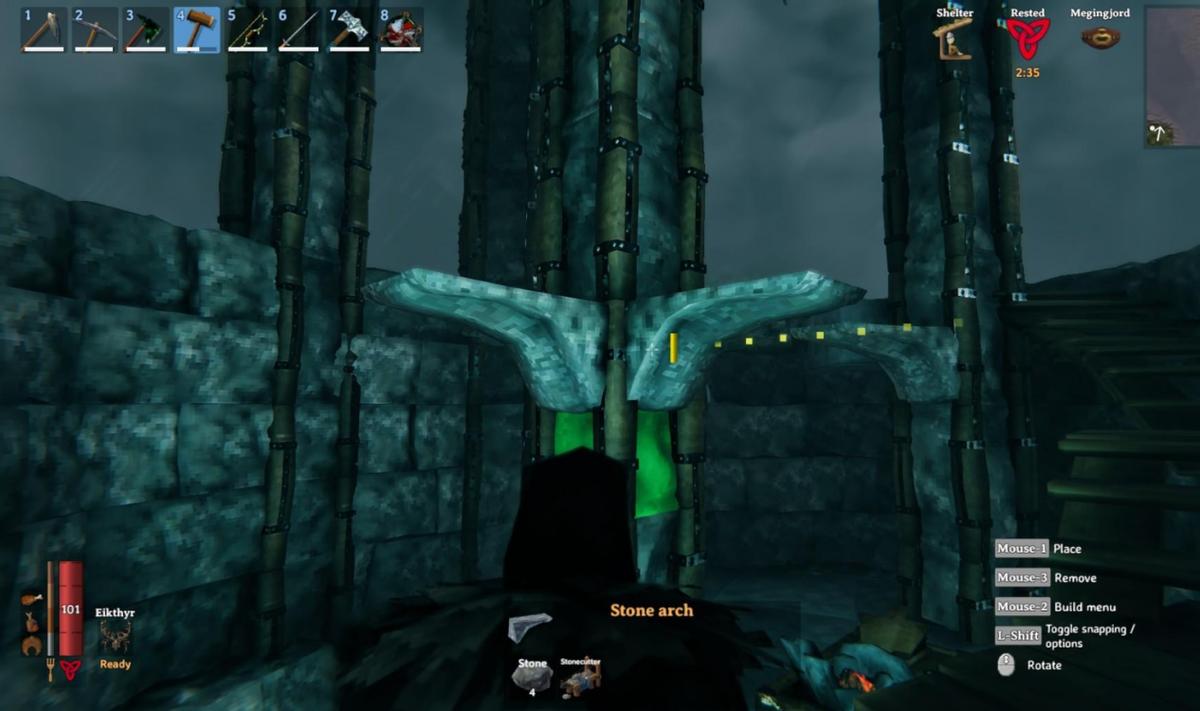Select the highlighted build hammer slot
The width and height of the screenshot is (1200, 711).
[197, 30]
